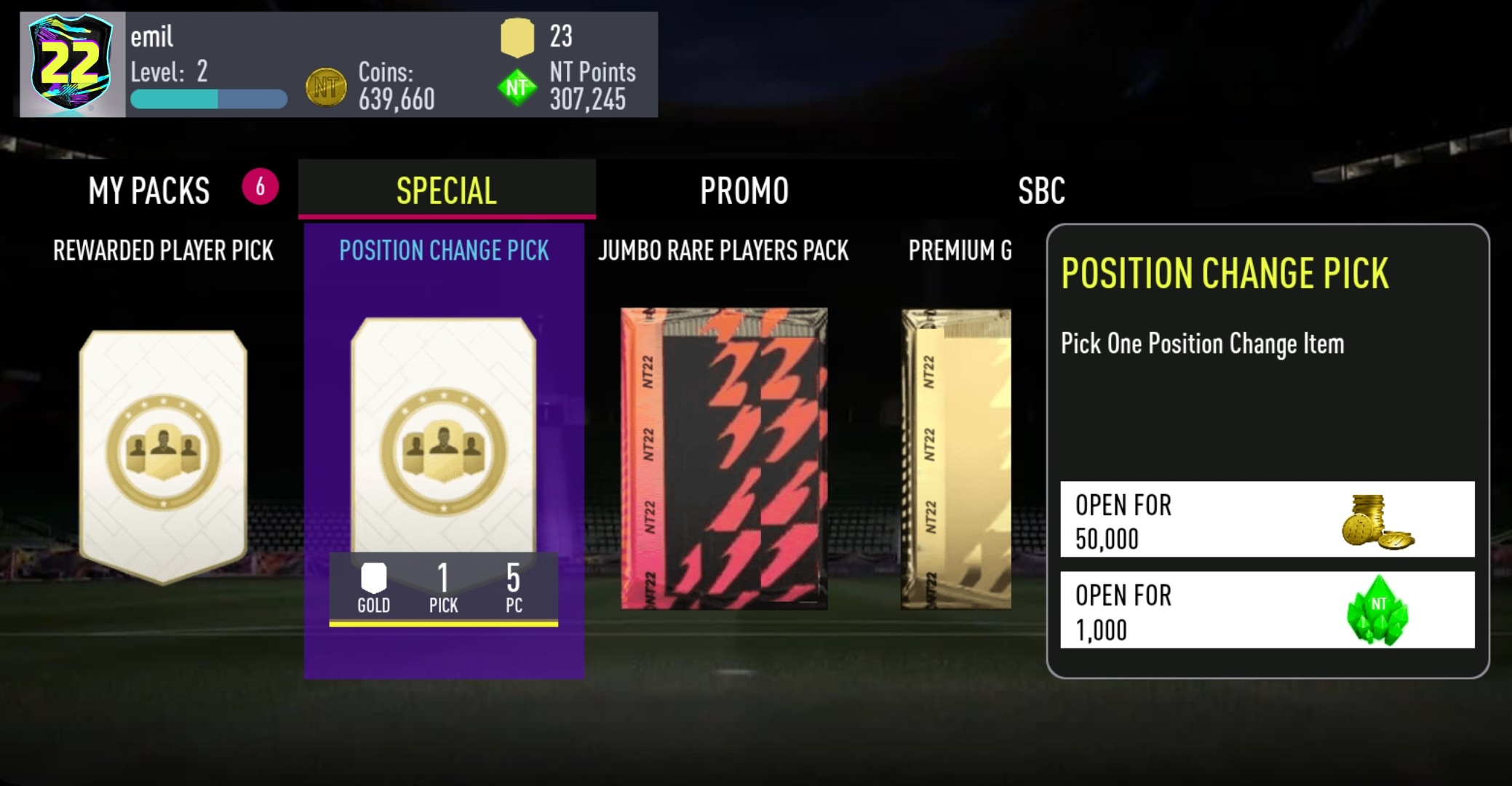Select the Jumbo Rare Players Pack
This screenshot has width=1512, height=786.
[723, 458]
